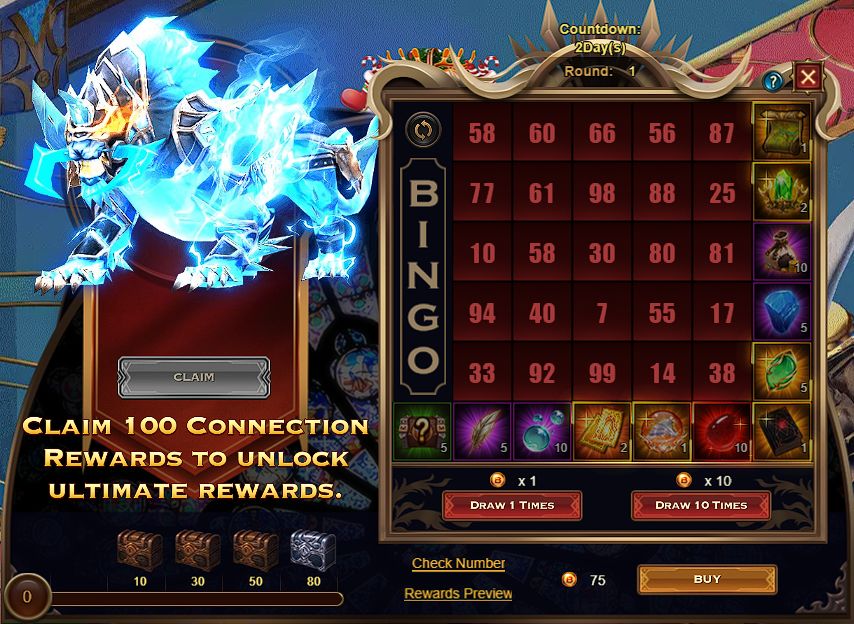Viewport: 854px width, 624px height.
Task: Inspect the green scroll reward icon
Action: 781,131
